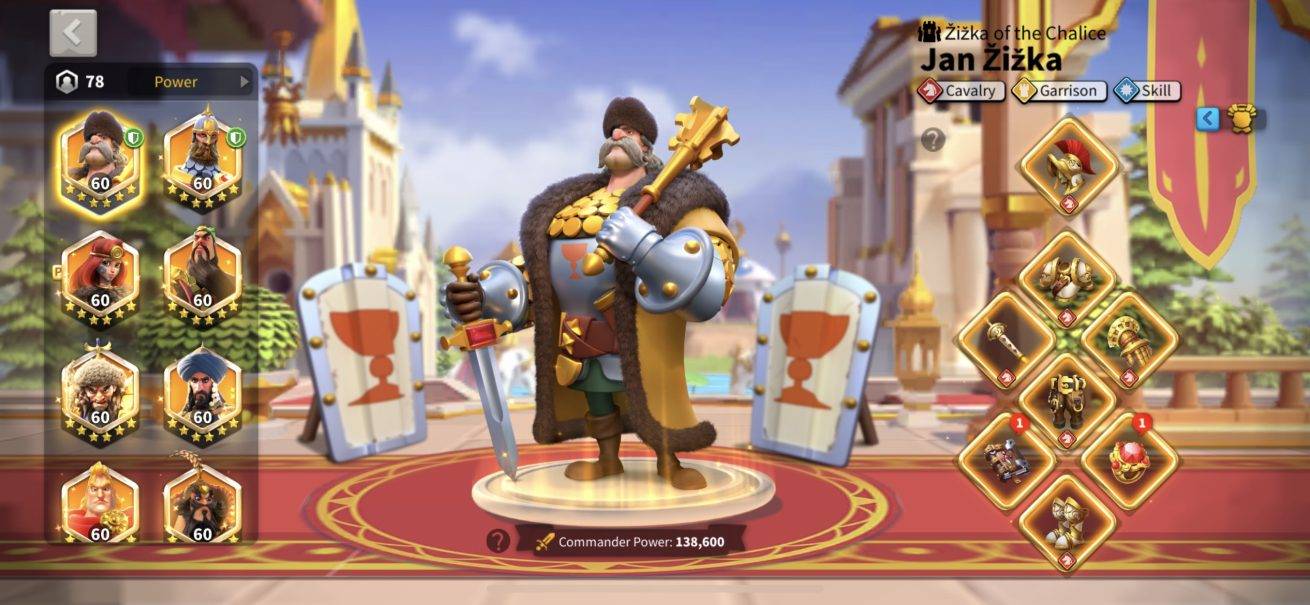
Task: Click the Cavalry talent tag
Action: [962, 91]
